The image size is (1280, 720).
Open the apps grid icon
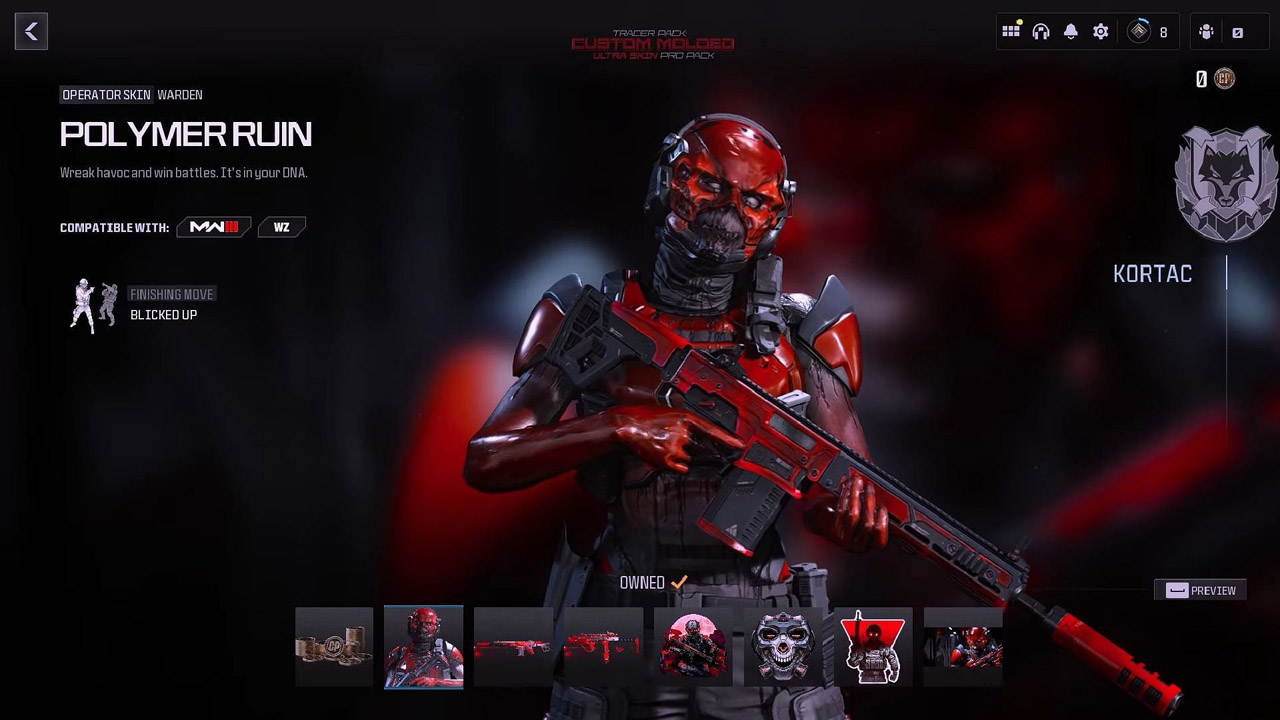(1011, 32)
